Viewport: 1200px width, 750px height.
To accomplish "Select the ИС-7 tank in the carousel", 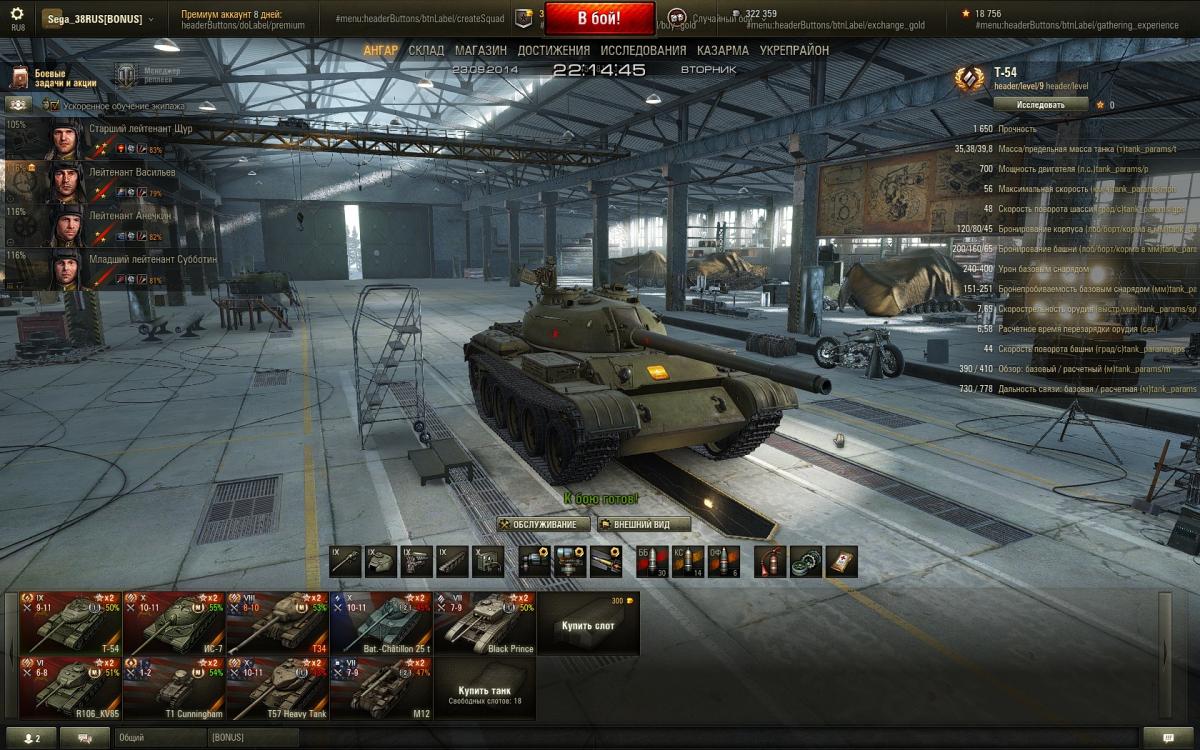I will tap(174, 623).
